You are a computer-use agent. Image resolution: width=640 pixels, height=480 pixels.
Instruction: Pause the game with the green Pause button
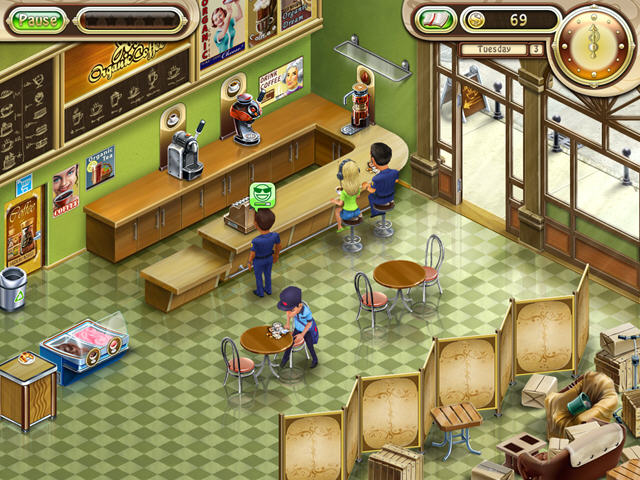(x=38, y=20)
